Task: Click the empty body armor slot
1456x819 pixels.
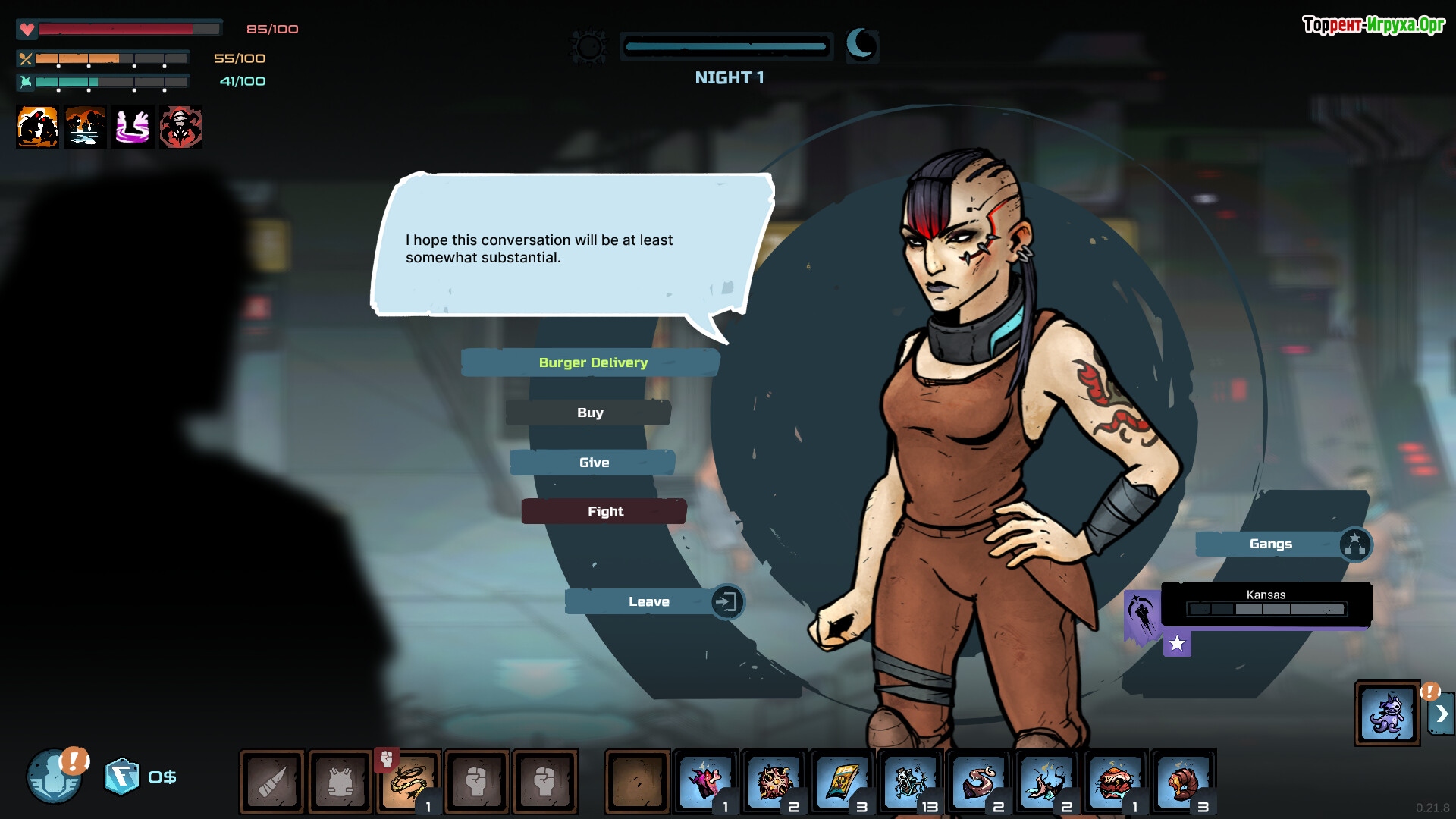Action: pyautogui.click(x=340, y=781)
